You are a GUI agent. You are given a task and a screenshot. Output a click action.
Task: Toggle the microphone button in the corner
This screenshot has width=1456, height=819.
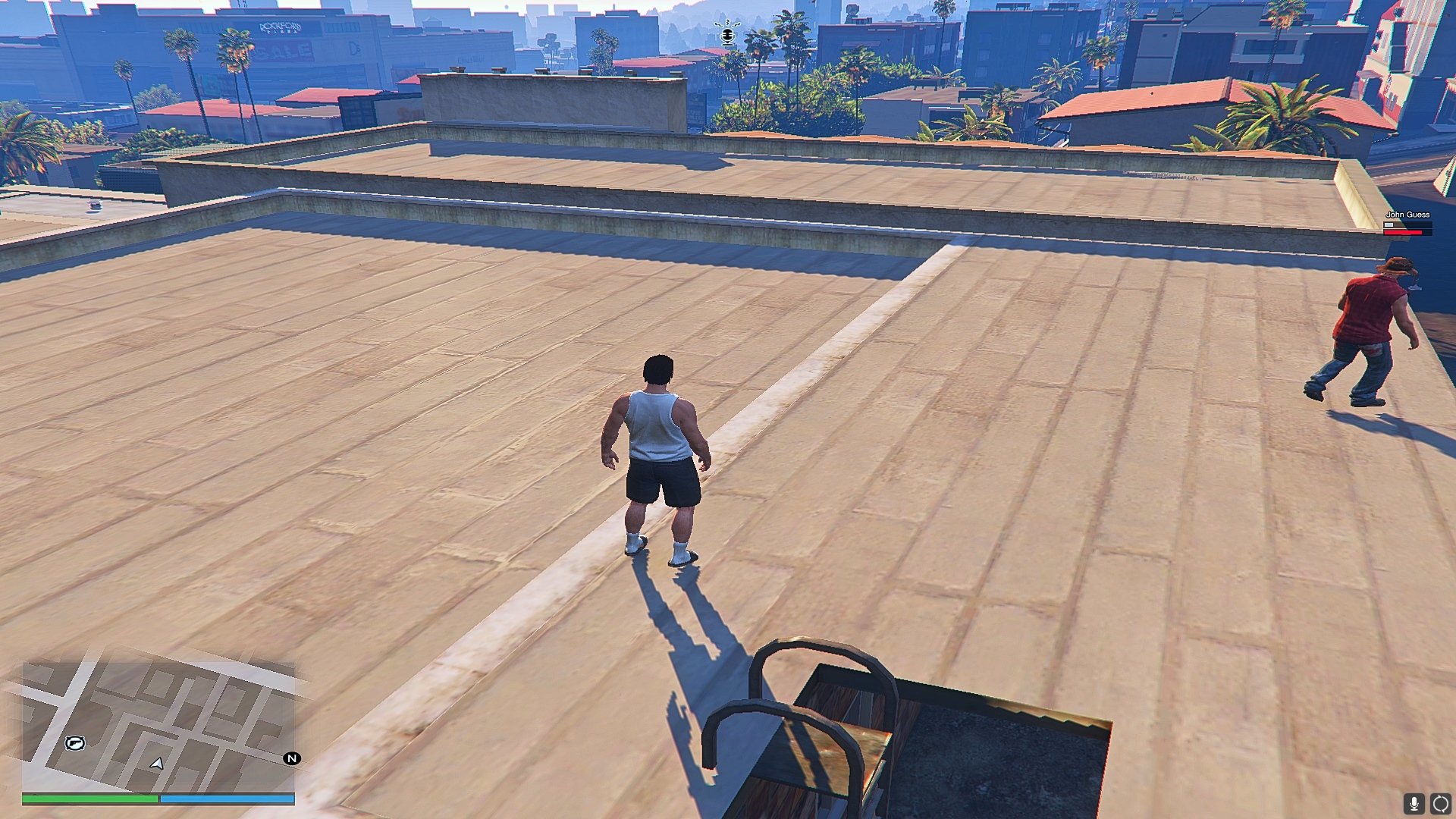click(1414, 804)
